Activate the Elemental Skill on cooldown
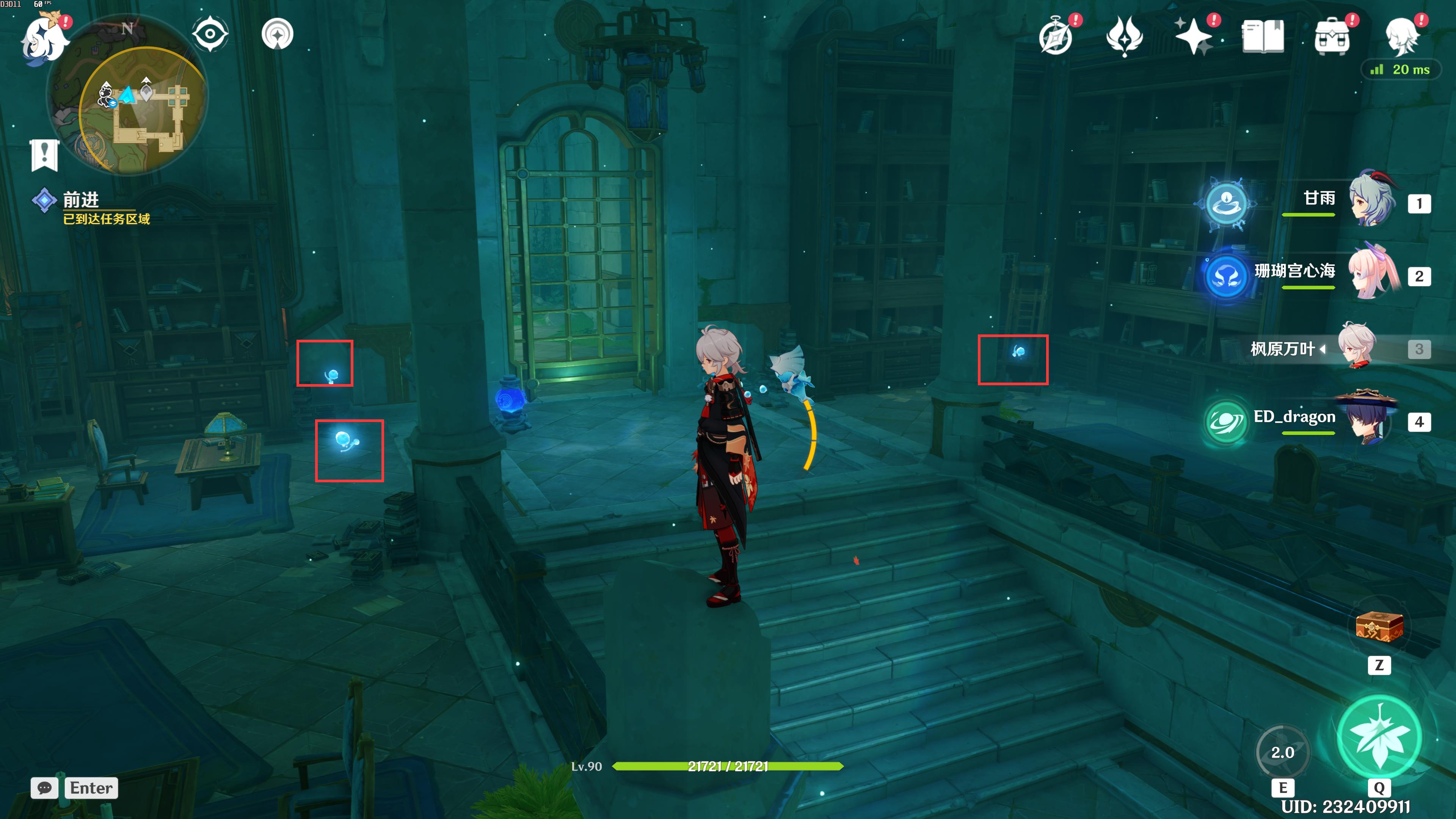The height and width of the screenshot is (819, 1456). click(x=1282, y=752)
